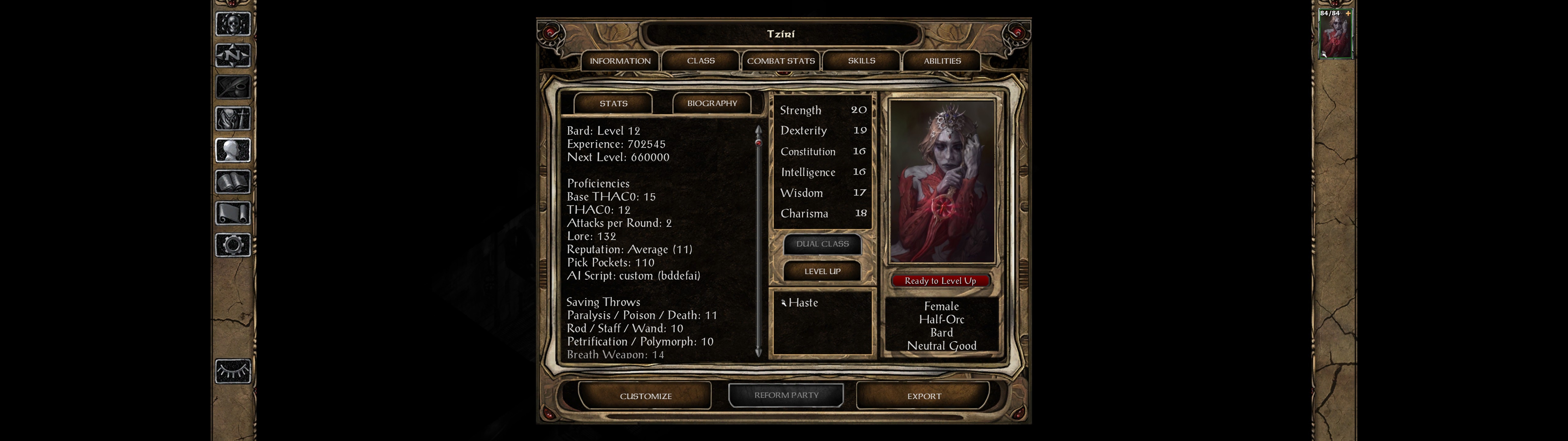
Task: Click the red Ready to Level Up banner
Action: (x=940, y=281)
